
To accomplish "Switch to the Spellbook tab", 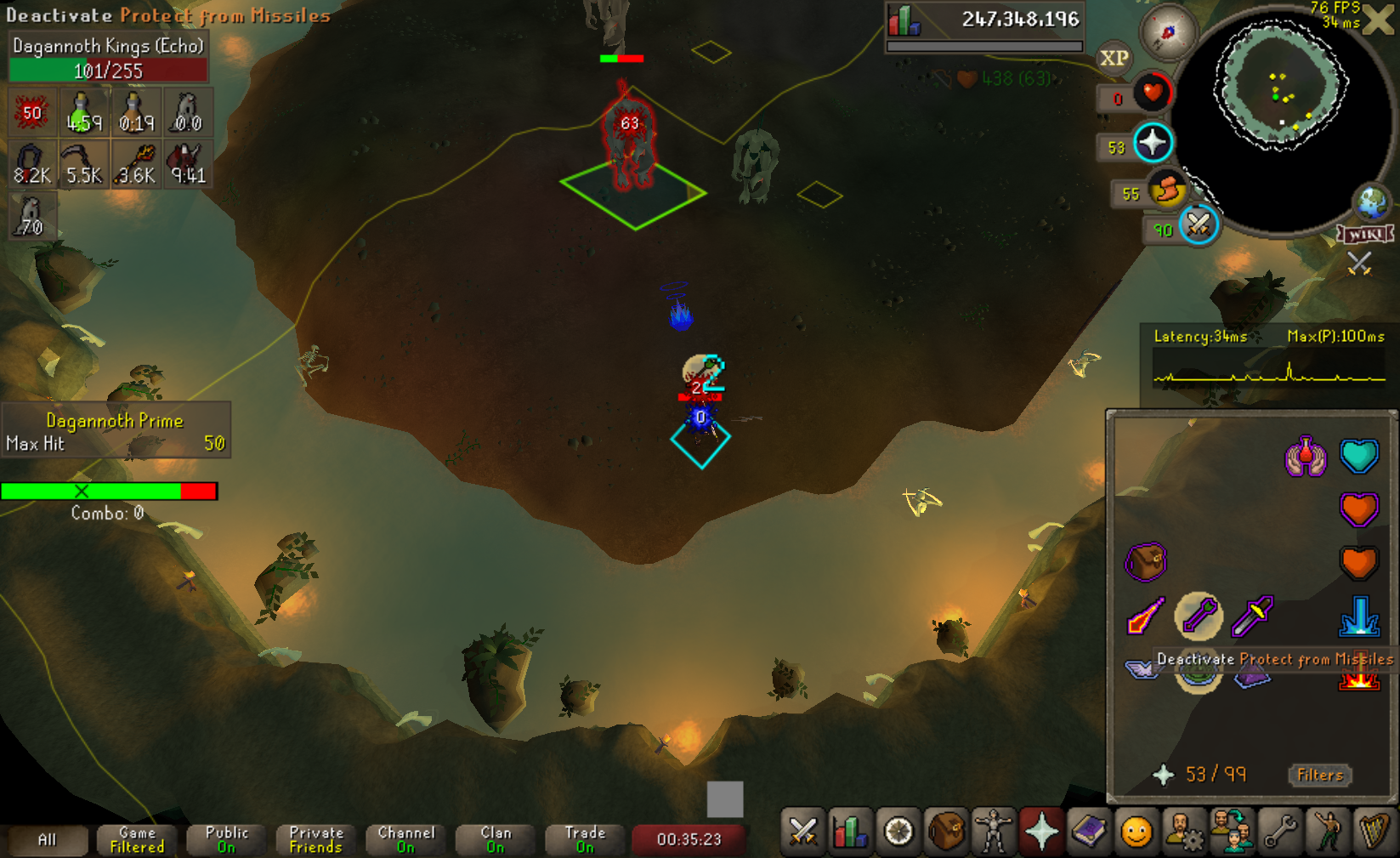I will [1089, 832].
